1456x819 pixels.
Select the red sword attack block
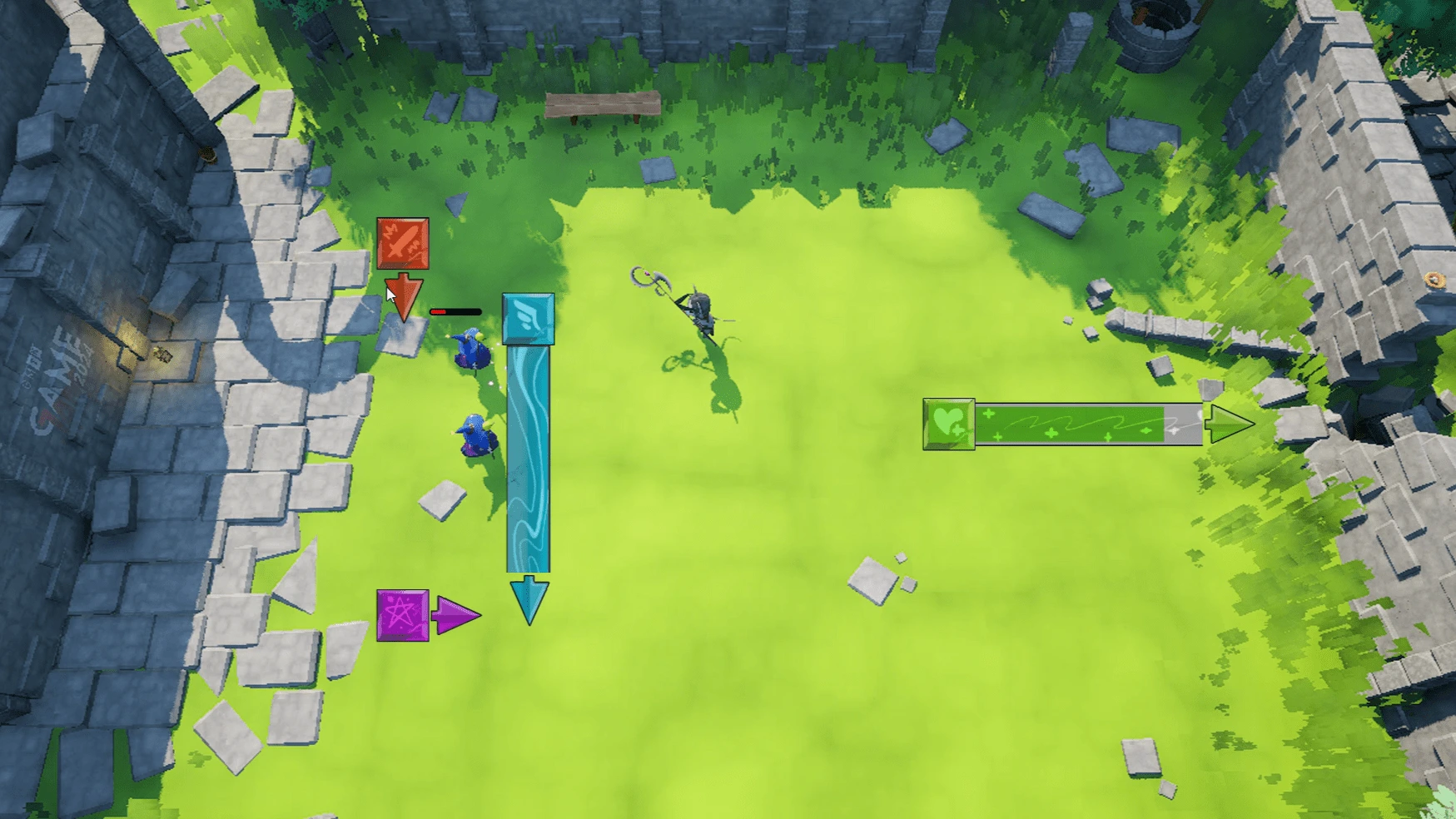tap(403, 244)
